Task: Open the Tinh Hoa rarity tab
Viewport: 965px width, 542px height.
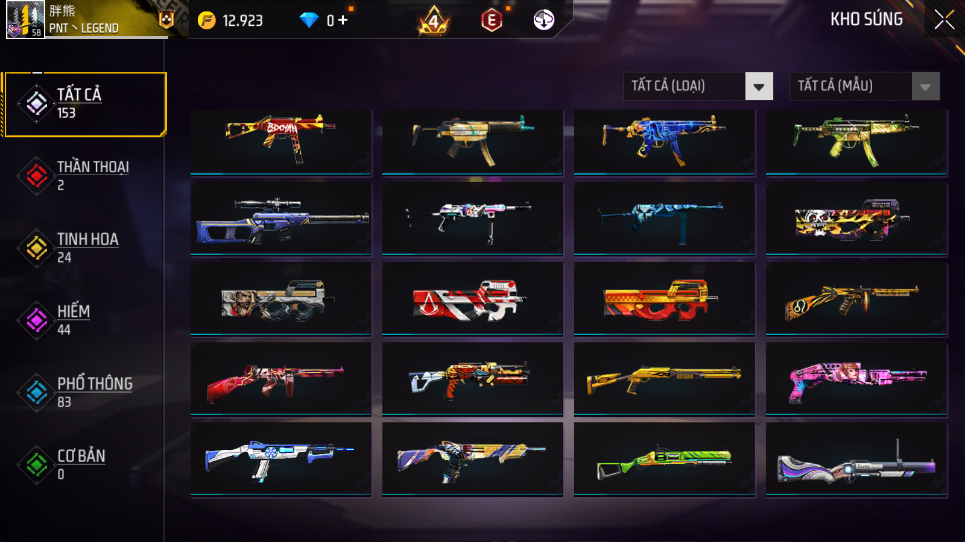Action: (84, 247)
